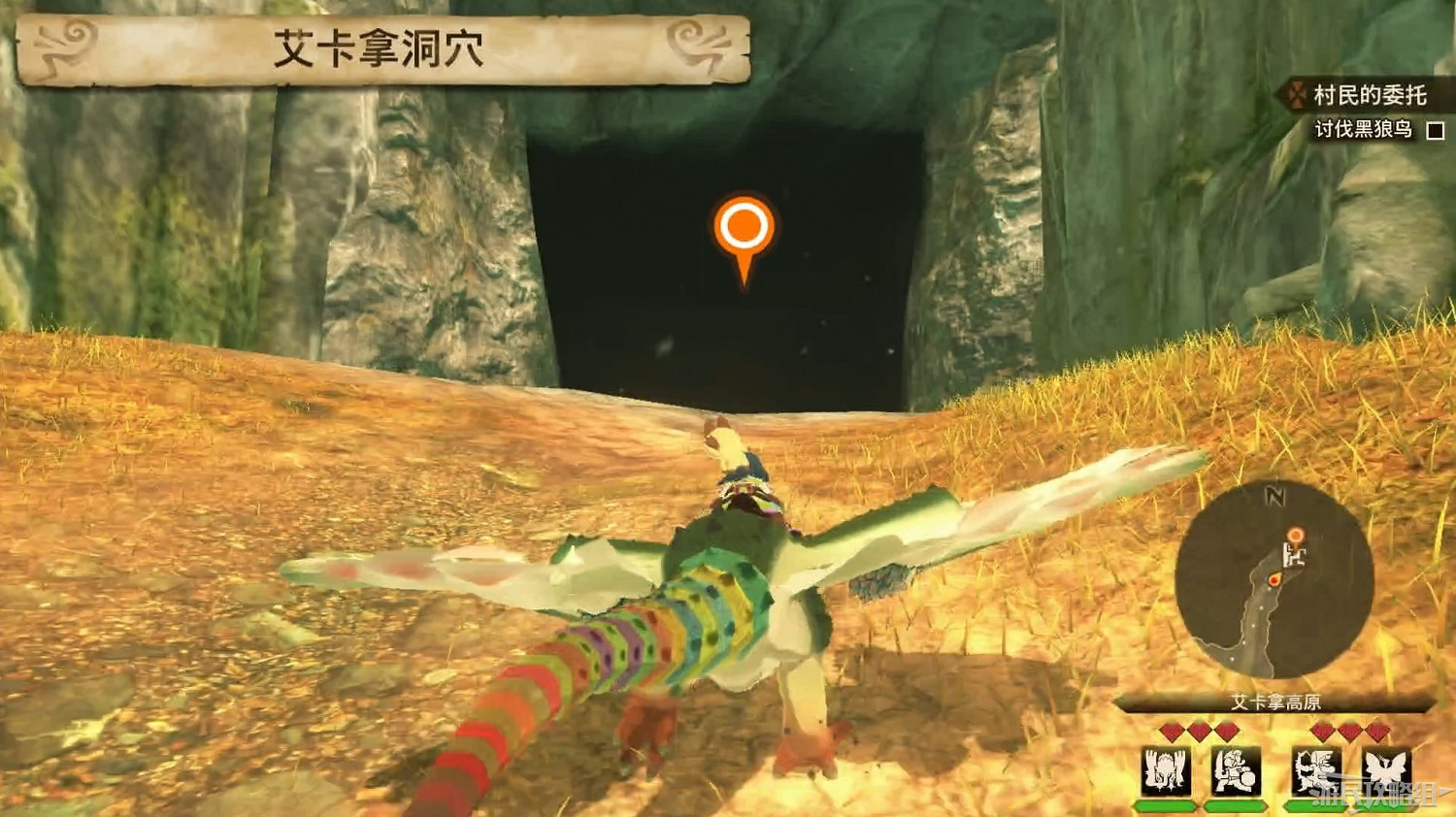Click the N compass icon on the minimap
The height and width of the screenshot is (817, 1456).
pos(1274,496)
